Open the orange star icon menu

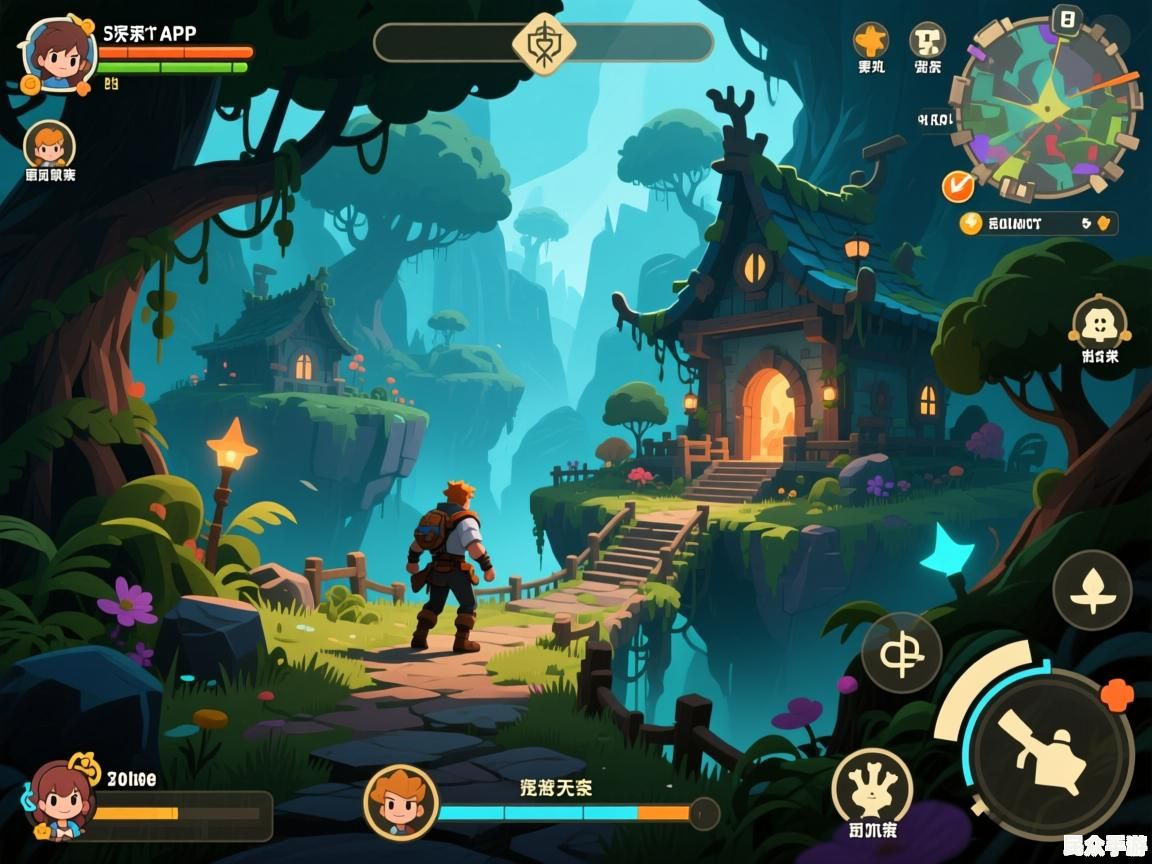tap(870, 41)
